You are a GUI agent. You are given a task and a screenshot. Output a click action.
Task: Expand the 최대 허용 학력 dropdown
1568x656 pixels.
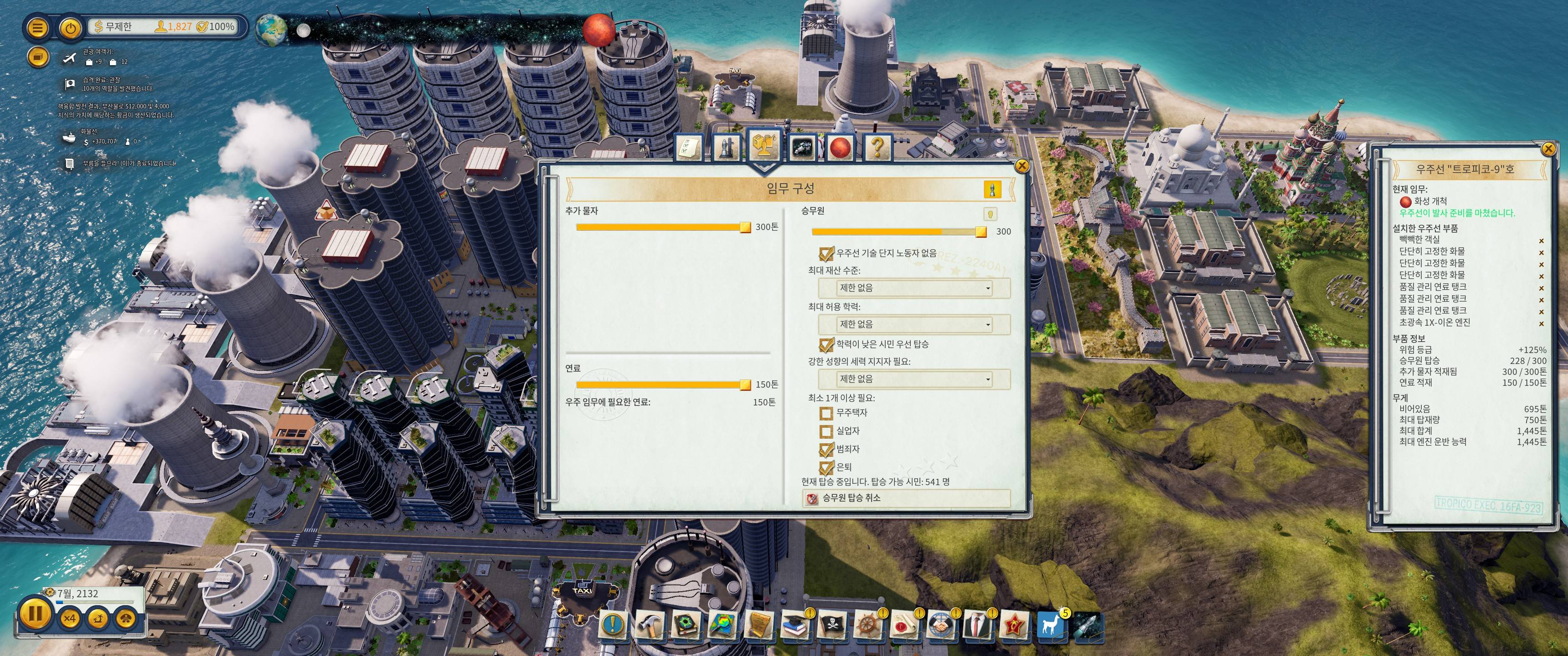point(913,324)
